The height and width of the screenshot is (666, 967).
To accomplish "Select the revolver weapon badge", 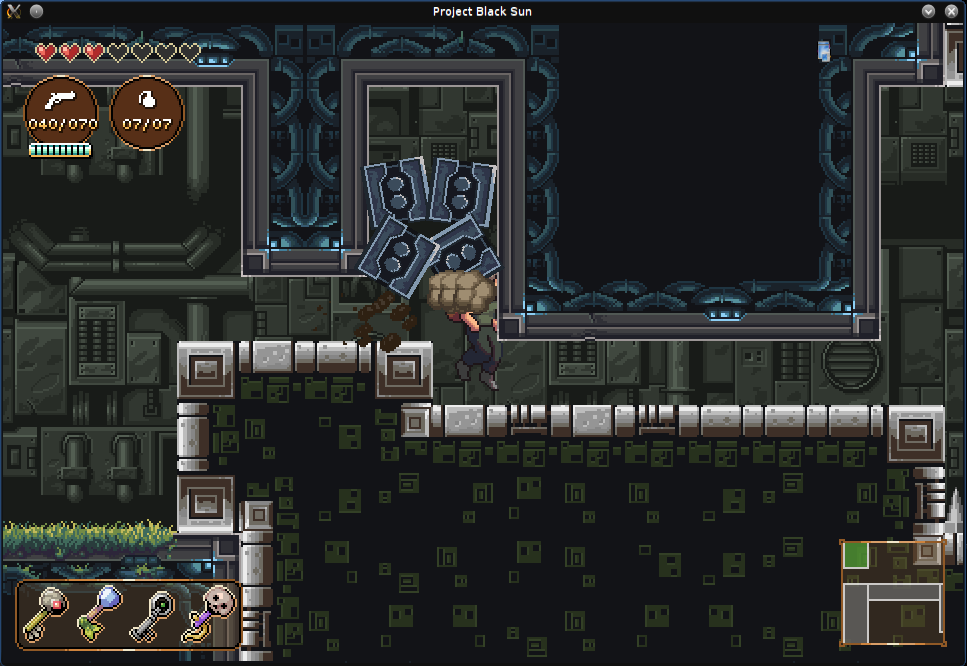I will point(62,113).
